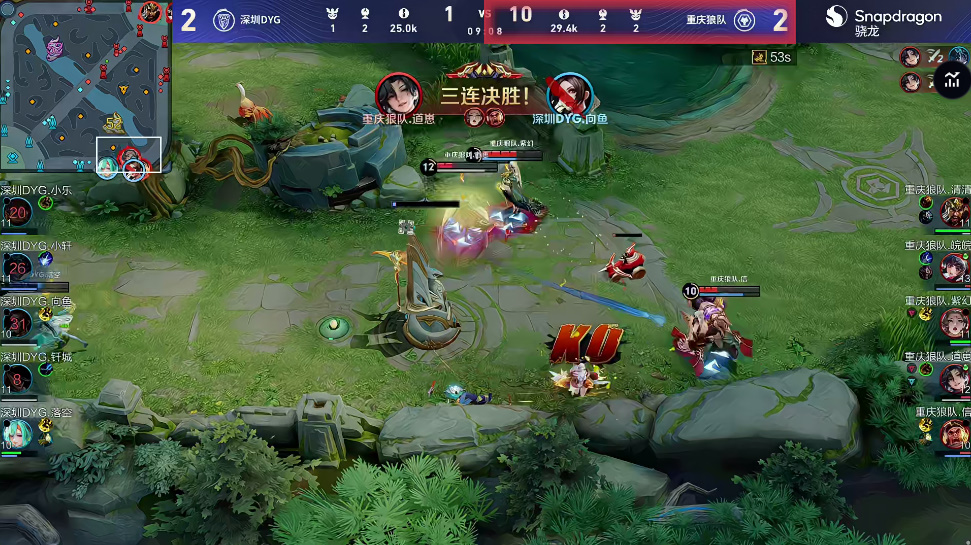Choose 深圳DYG.向鱼 in the player list

pos(18,323)
